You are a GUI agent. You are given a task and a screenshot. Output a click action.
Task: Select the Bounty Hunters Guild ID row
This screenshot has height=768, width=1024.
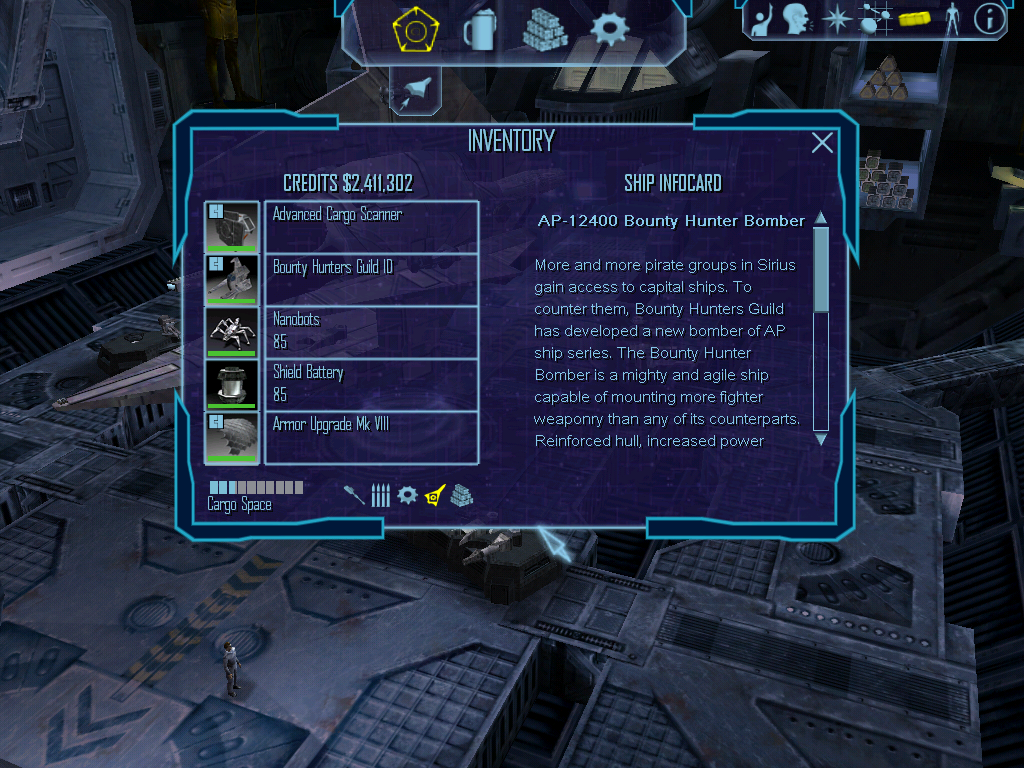[x=371, y=280]
